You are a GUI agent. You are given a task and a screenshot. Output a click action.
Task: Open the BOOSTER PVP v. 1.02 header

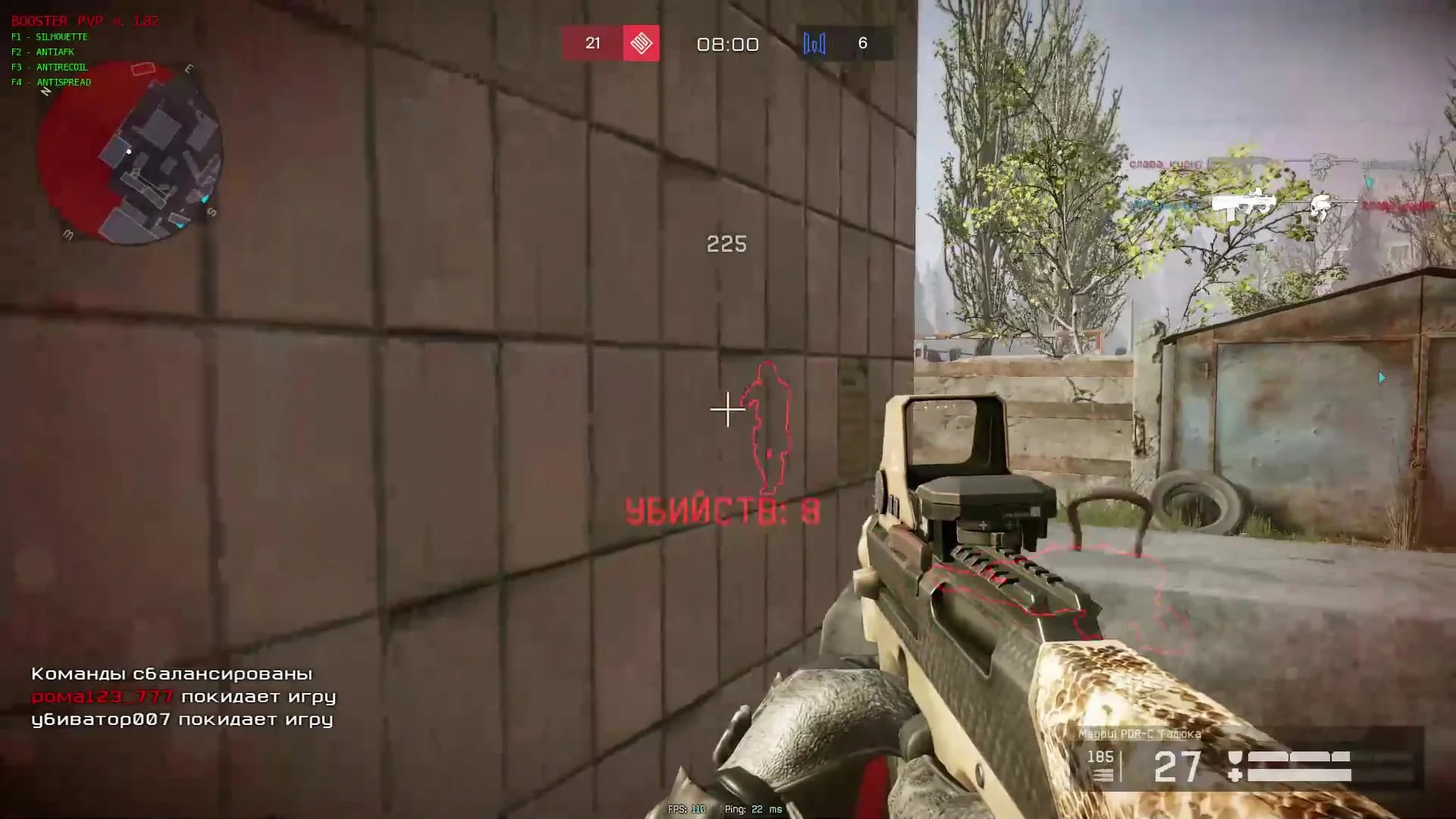83,21
